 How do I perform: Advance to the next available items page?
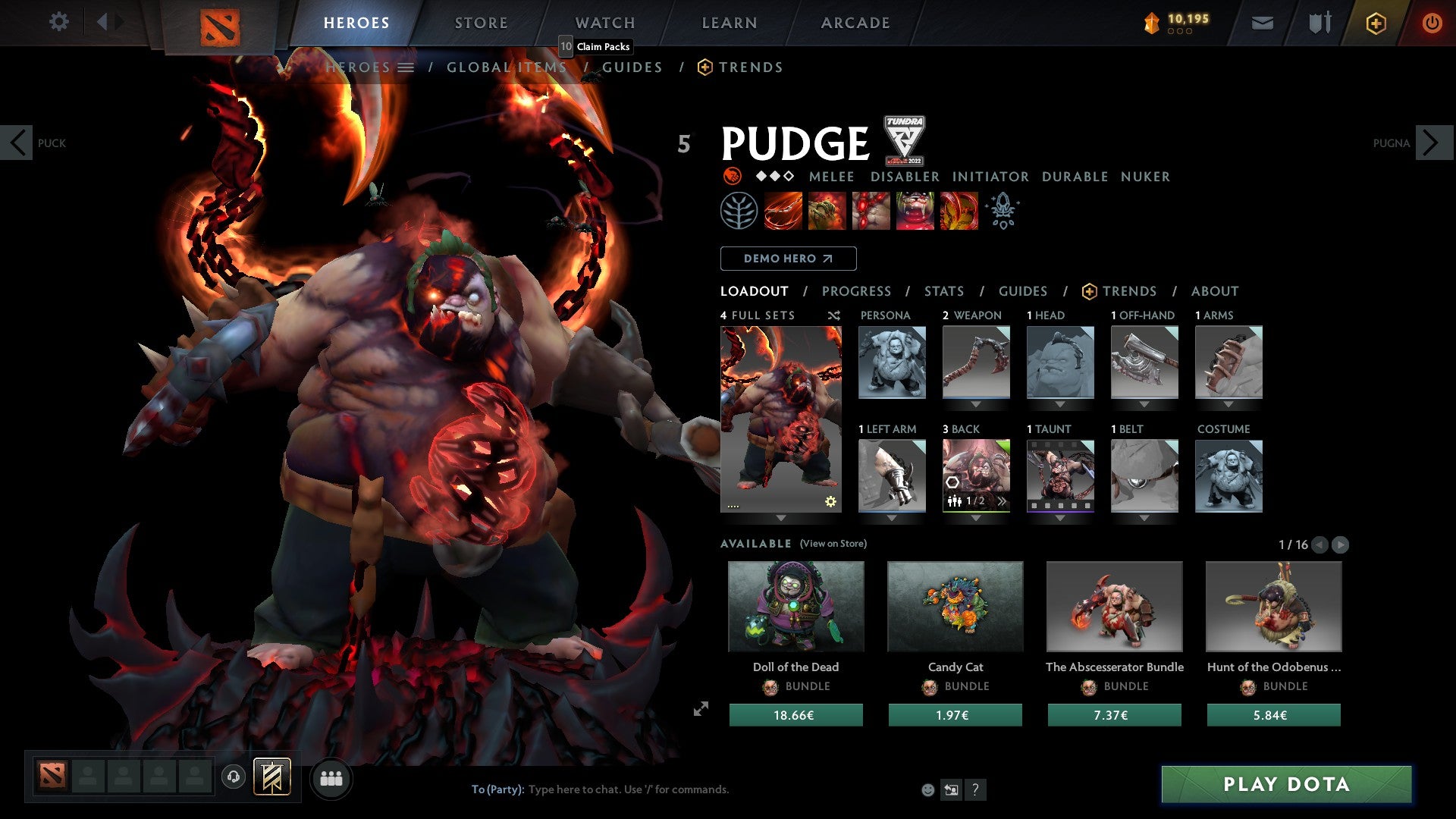1341,544
